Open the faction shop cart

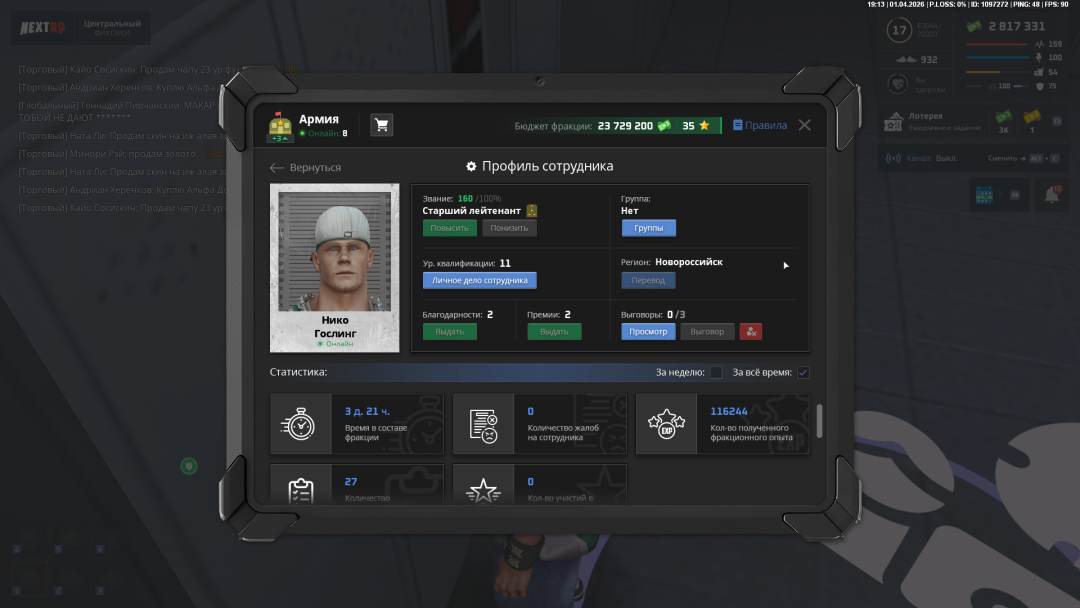381,125
